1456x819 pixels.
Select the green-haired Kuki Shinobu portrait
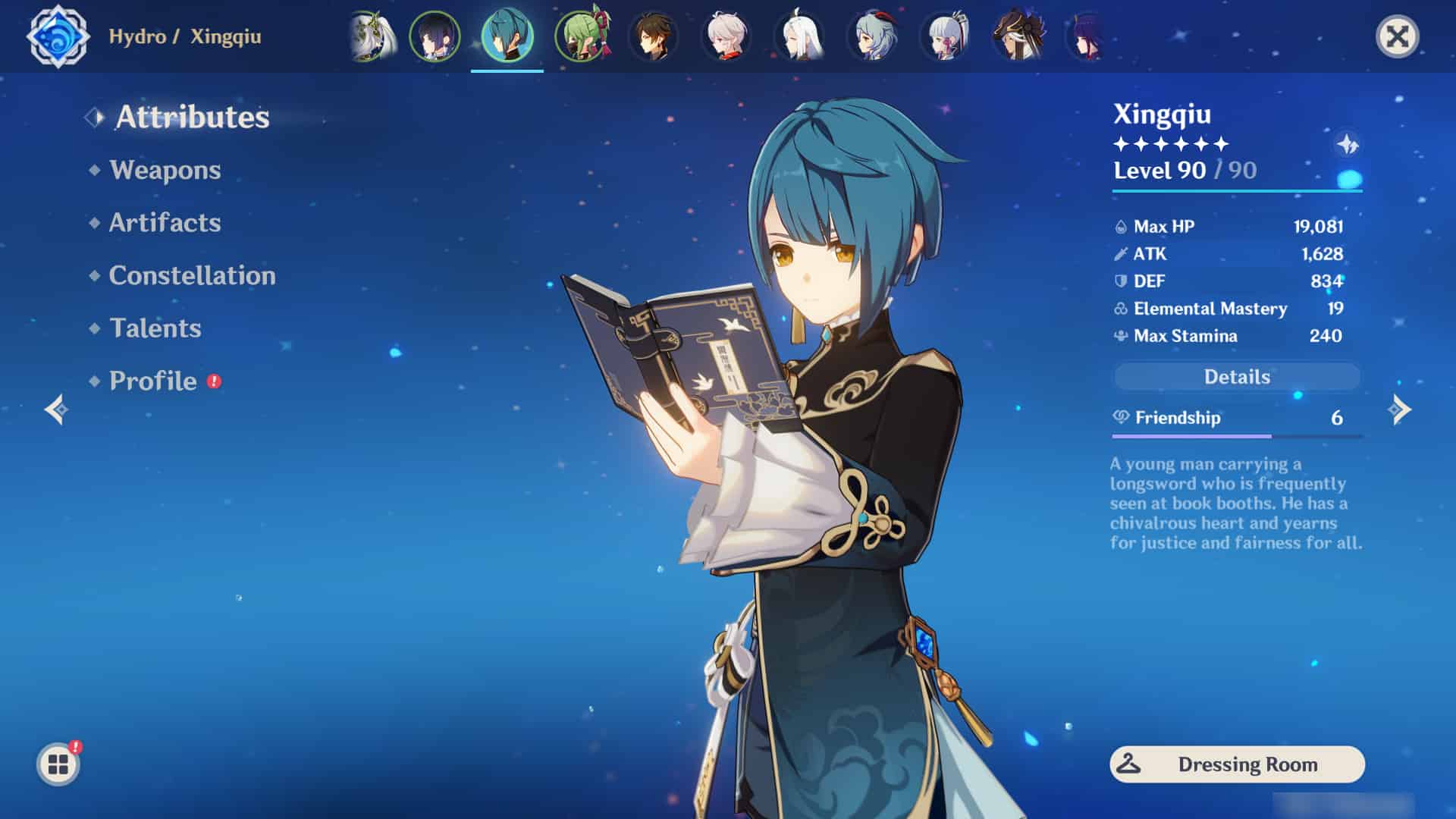(582, 36)
